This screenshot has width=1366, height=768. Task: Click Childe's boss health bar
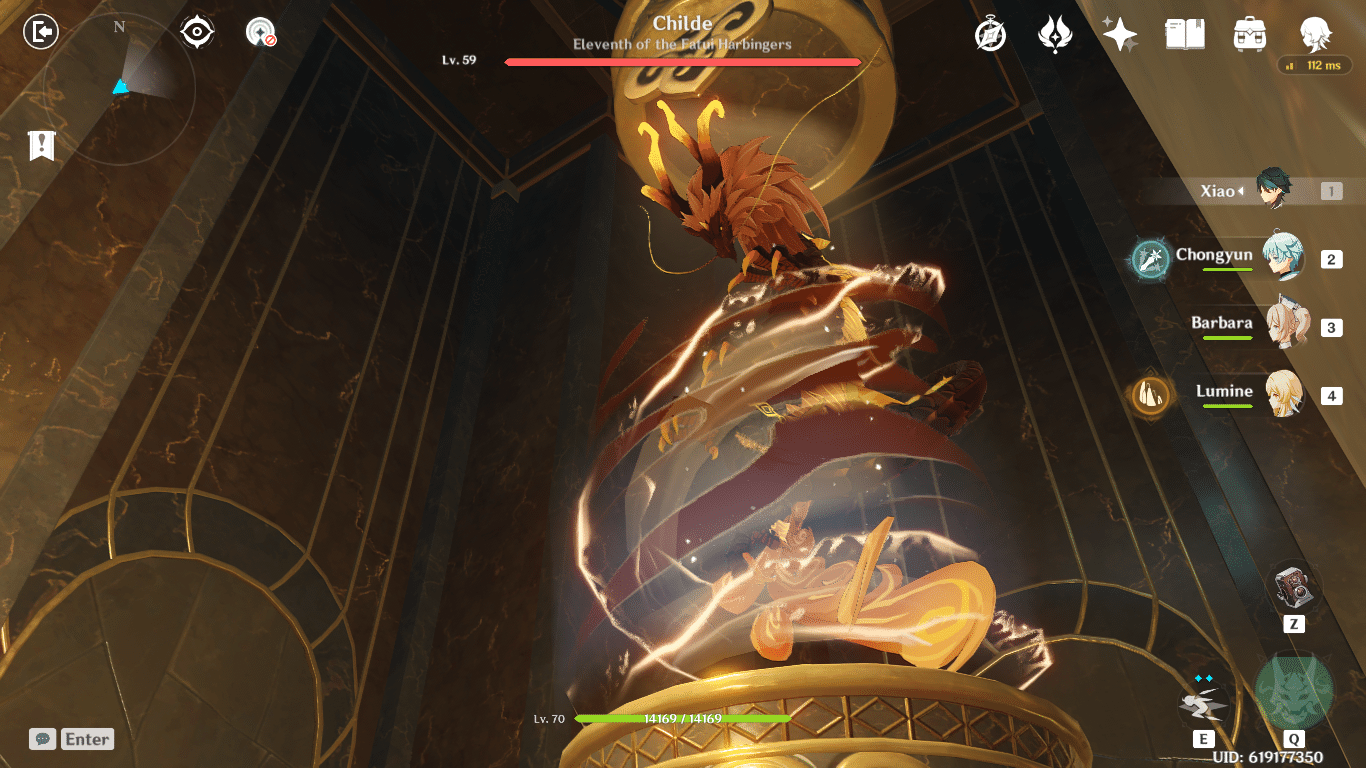[683, 61]
